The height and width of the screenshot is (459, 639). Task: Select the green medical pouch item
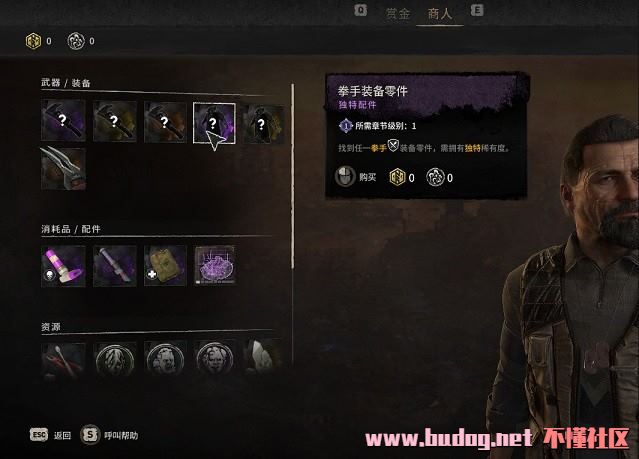(163, 265)
